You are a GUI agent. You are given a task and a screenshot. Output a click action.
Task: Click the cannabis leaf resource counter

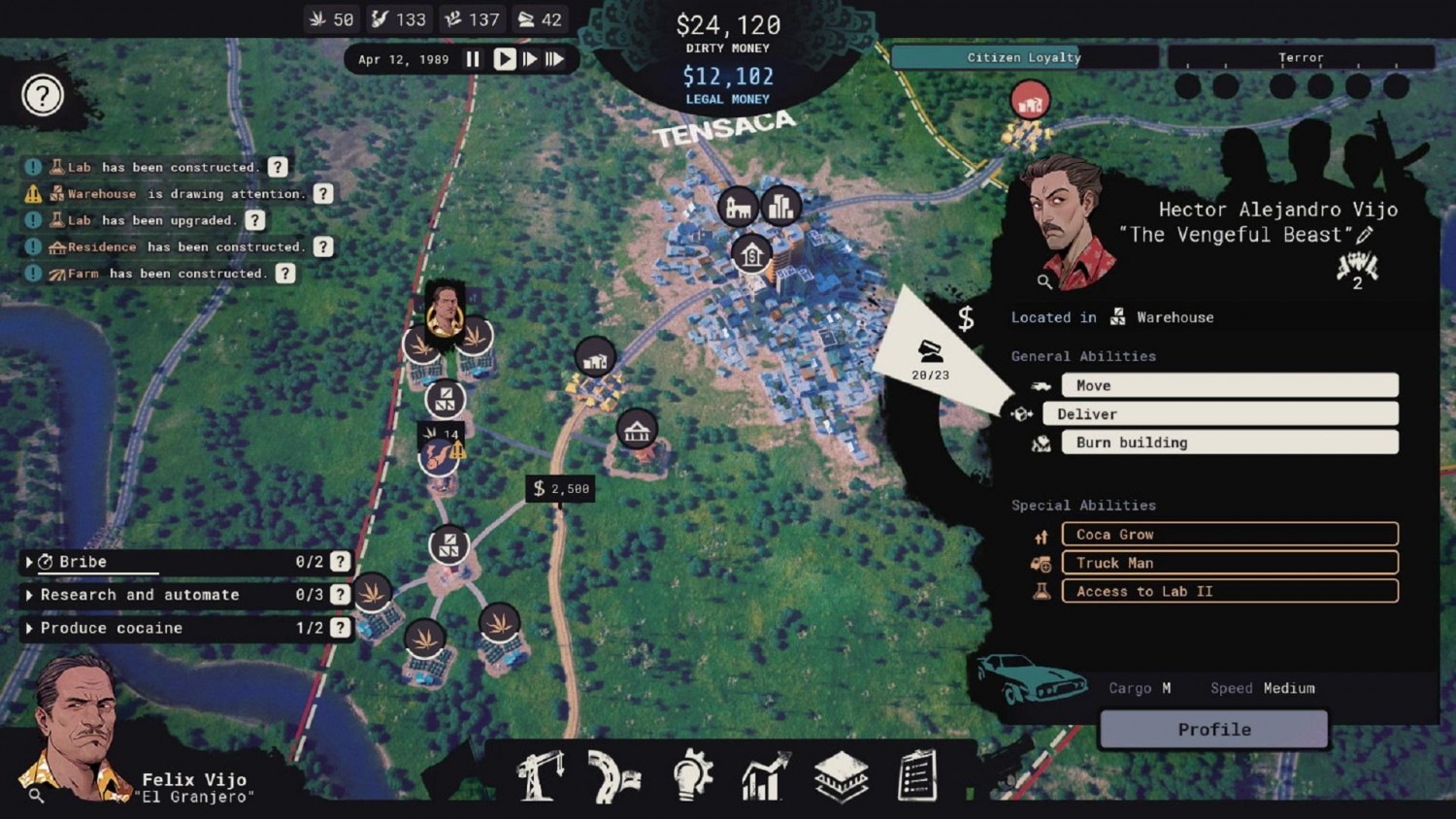pyautogui.click(x=330, y=18)
